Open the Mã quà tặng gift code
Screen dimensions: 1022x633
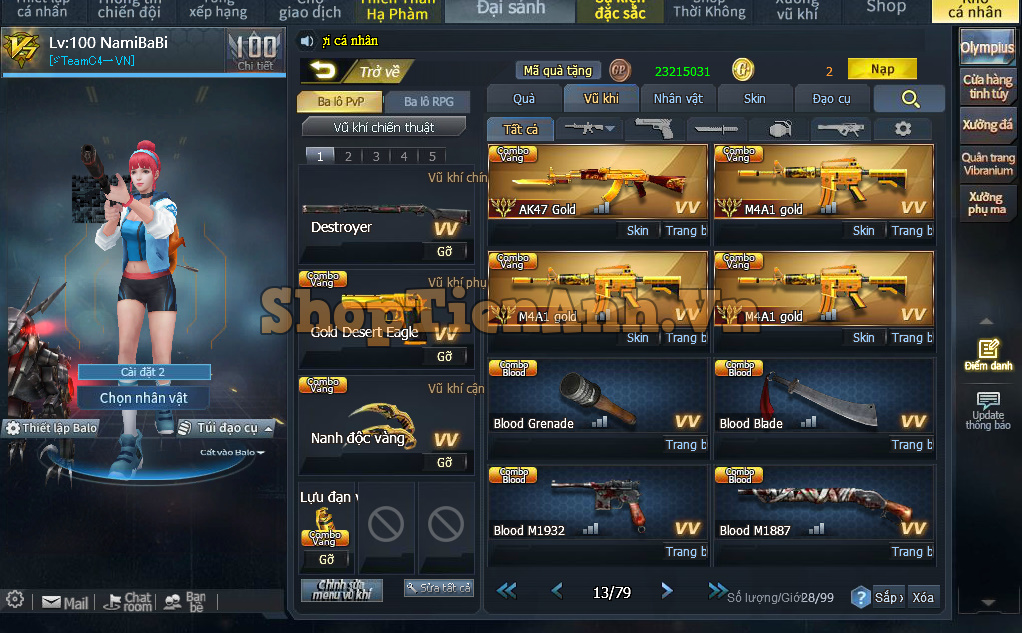tap(558, 71)
